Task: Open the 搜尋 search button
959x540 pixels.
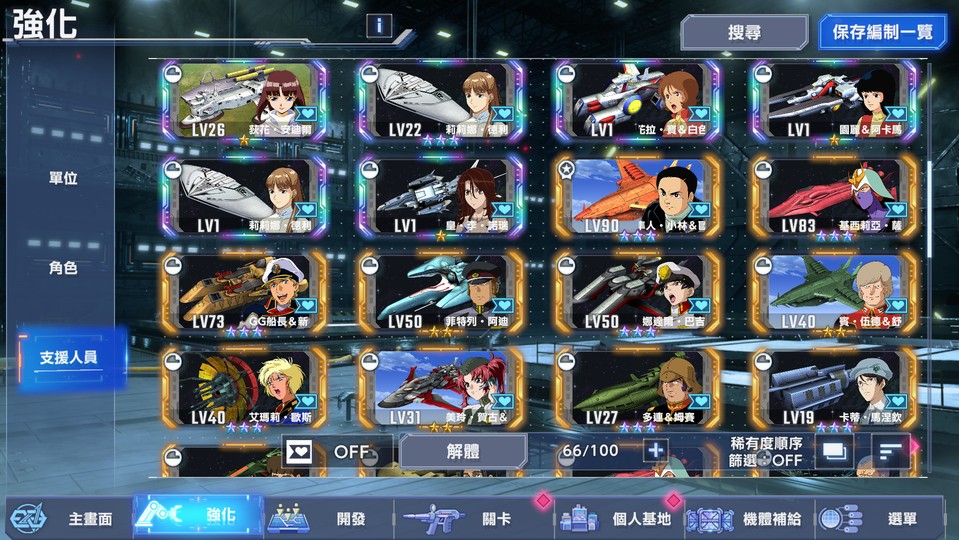Action: 744,32
